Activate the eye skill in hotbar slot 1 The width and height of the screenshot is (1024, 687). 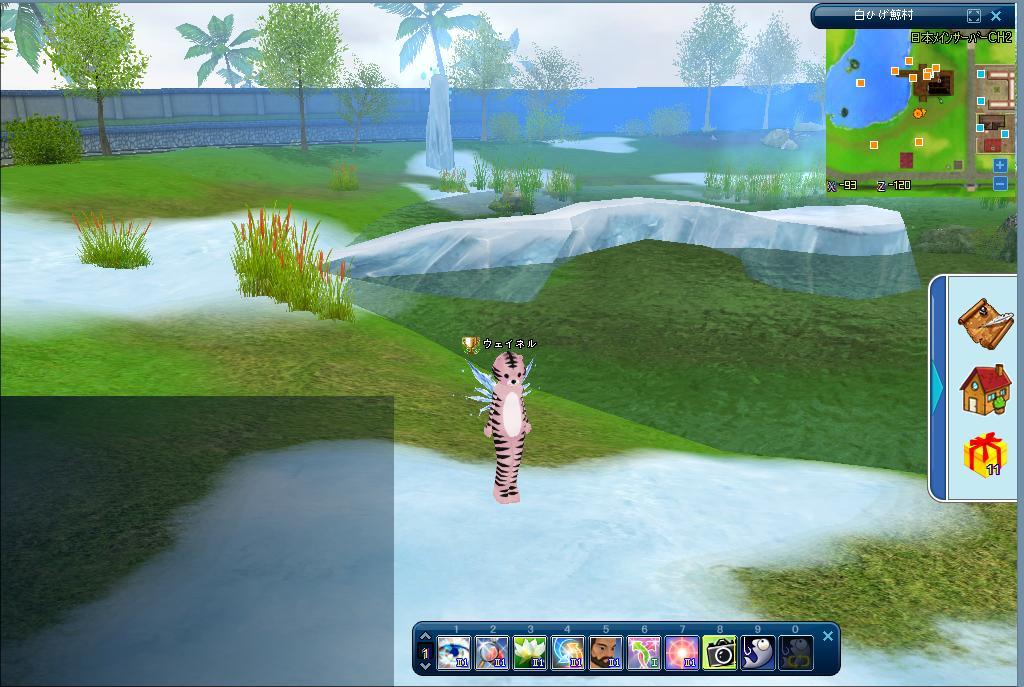click(x=454, y=654)
